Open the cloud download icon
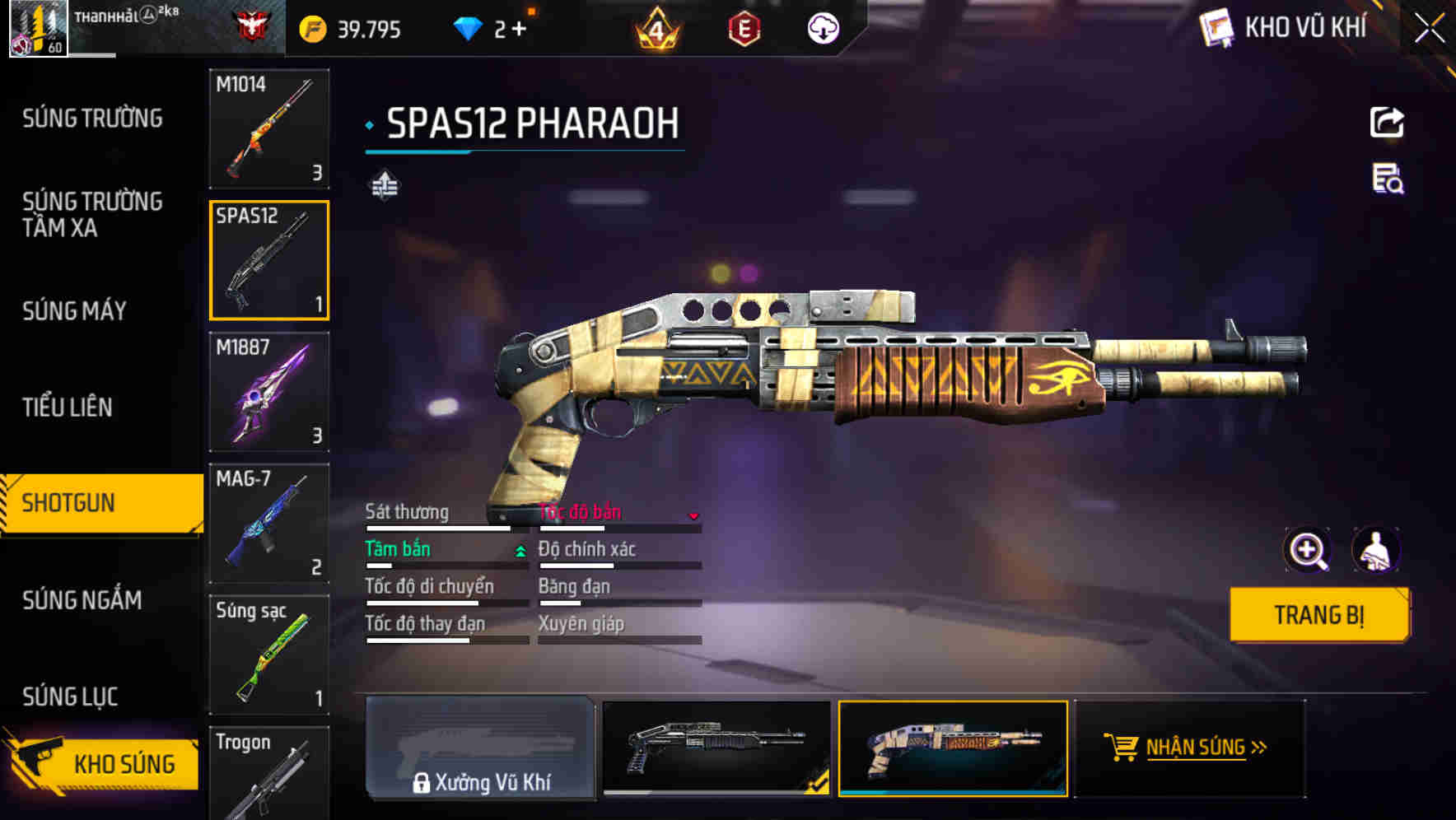The image size is (1456, 820). [x=824, y=27]
